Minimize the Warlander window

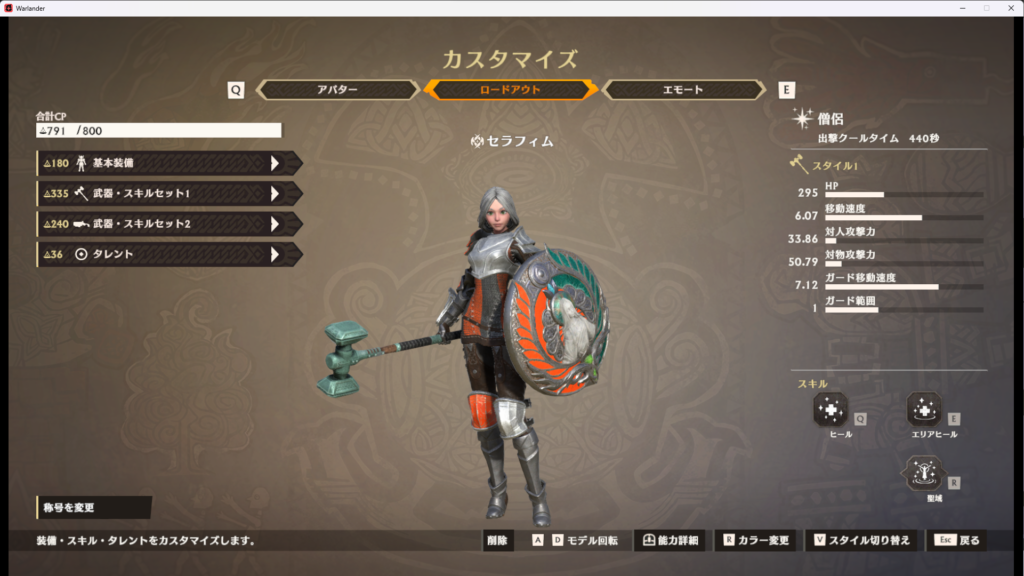(964, 7)
